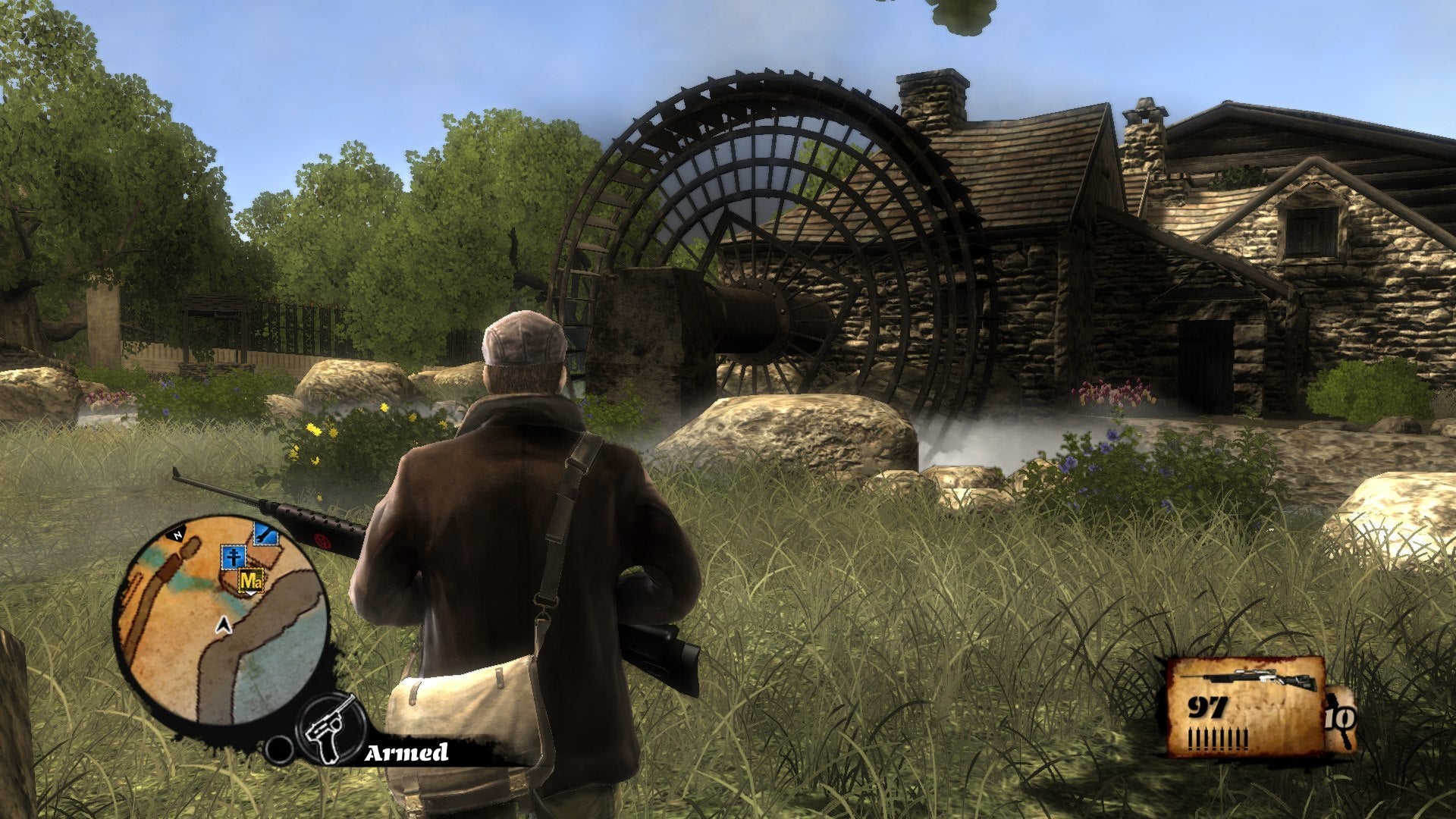Select the blue Lorraine cross map marker

point(233,556)
